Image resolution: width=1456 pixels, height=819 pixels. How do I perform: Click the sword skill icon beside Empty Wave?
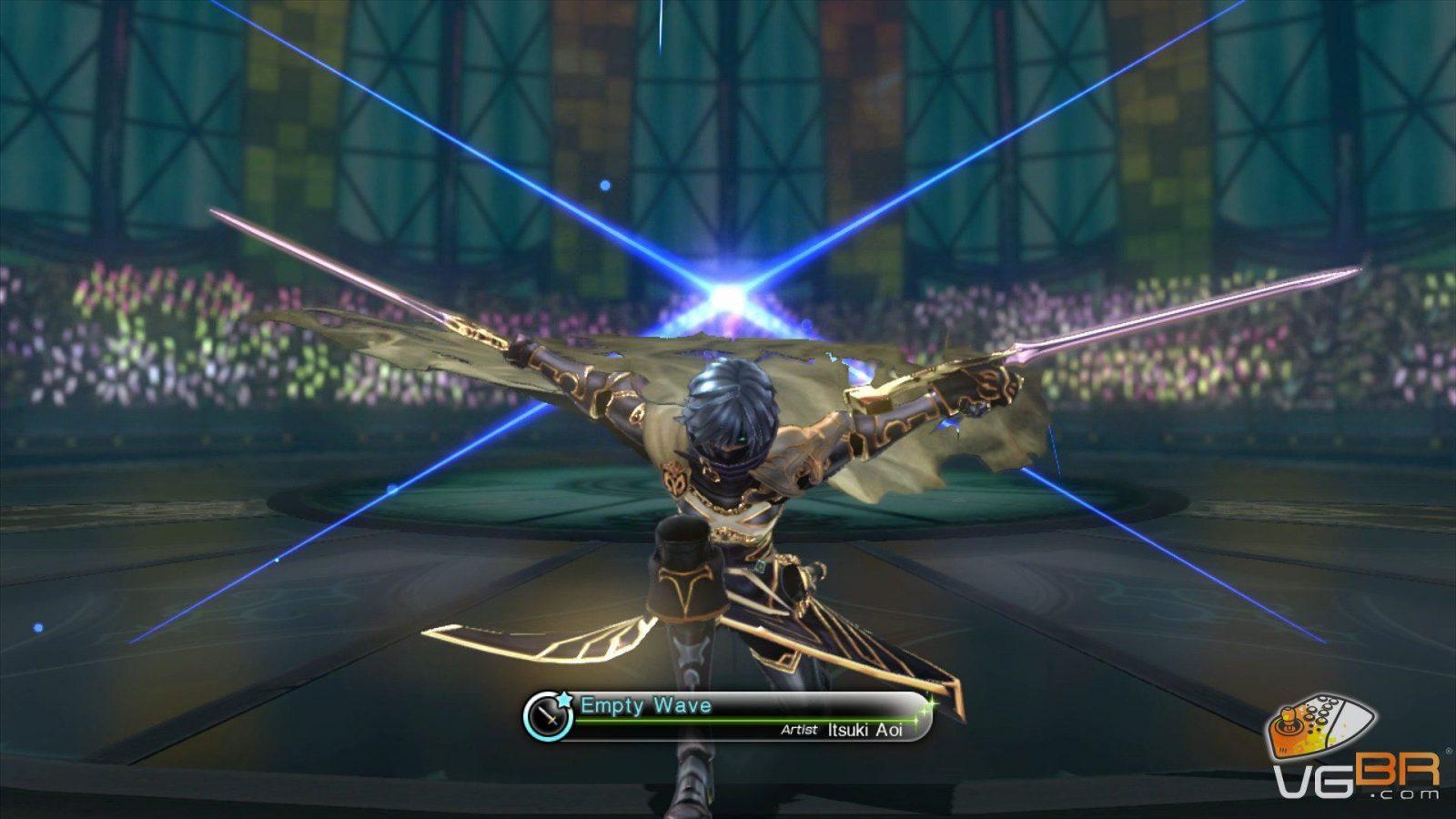(x=549, y=718)
